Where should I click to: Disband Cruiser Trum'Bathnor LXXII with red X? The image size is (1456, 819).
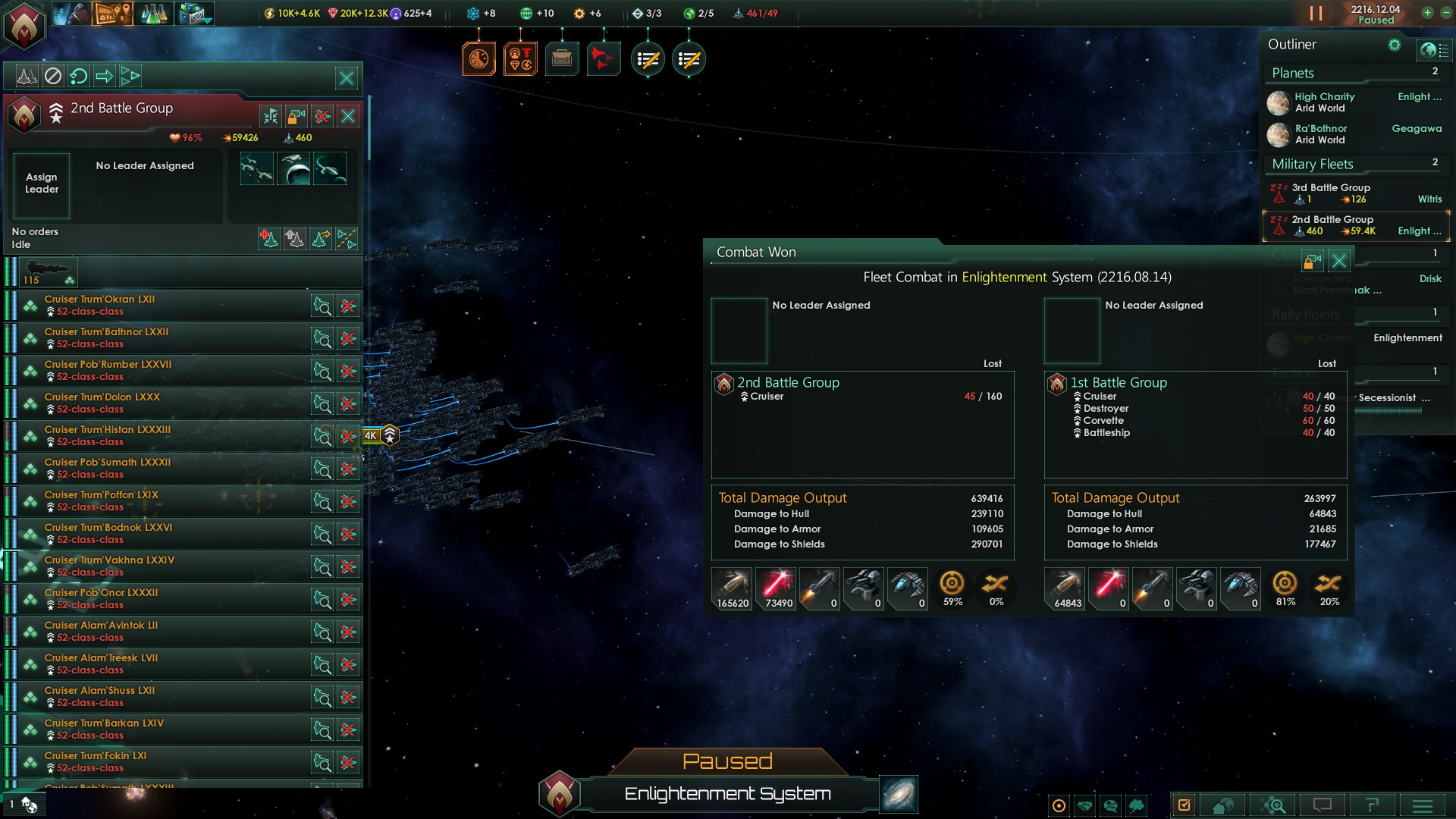point(348,338)
